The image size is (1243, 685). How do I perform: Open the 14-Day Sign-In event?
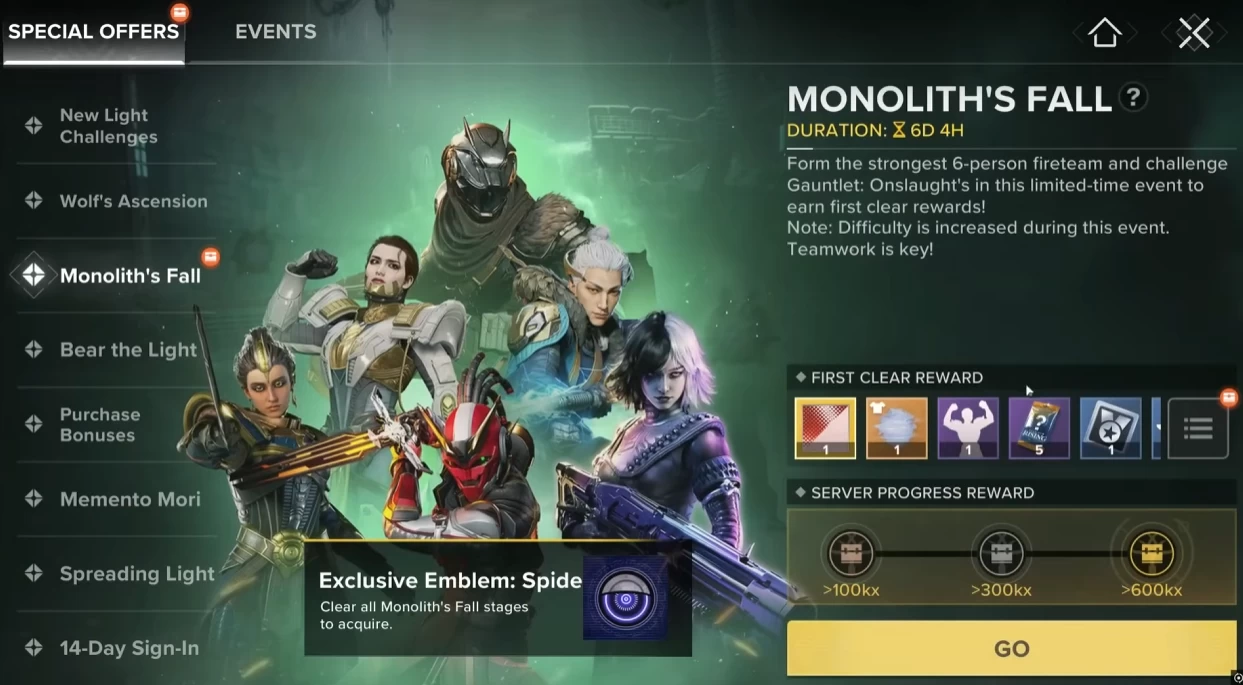click(129, 648)
